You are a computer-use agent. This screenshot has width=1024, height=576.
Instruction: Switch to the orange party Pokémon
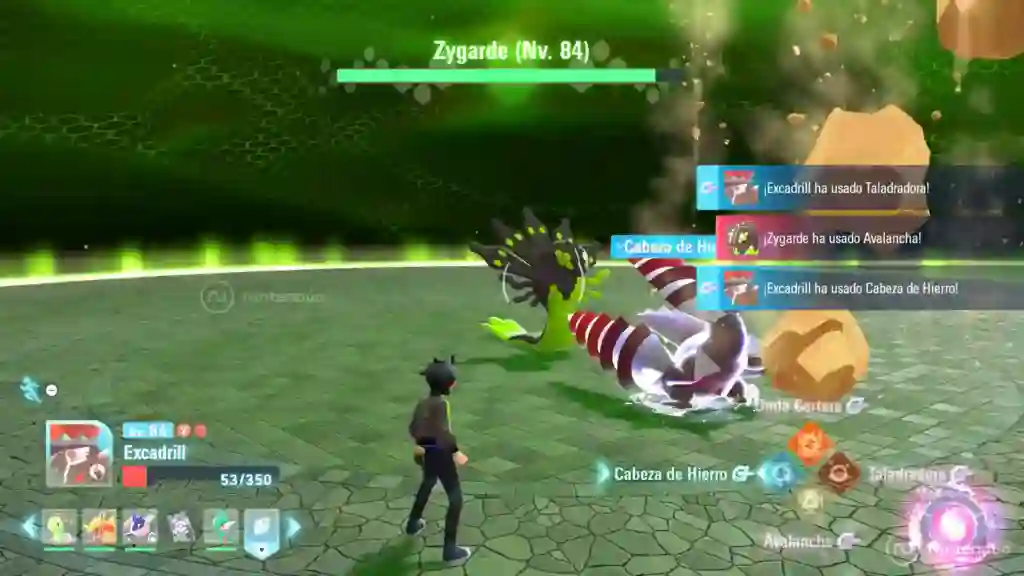(100, 527)
